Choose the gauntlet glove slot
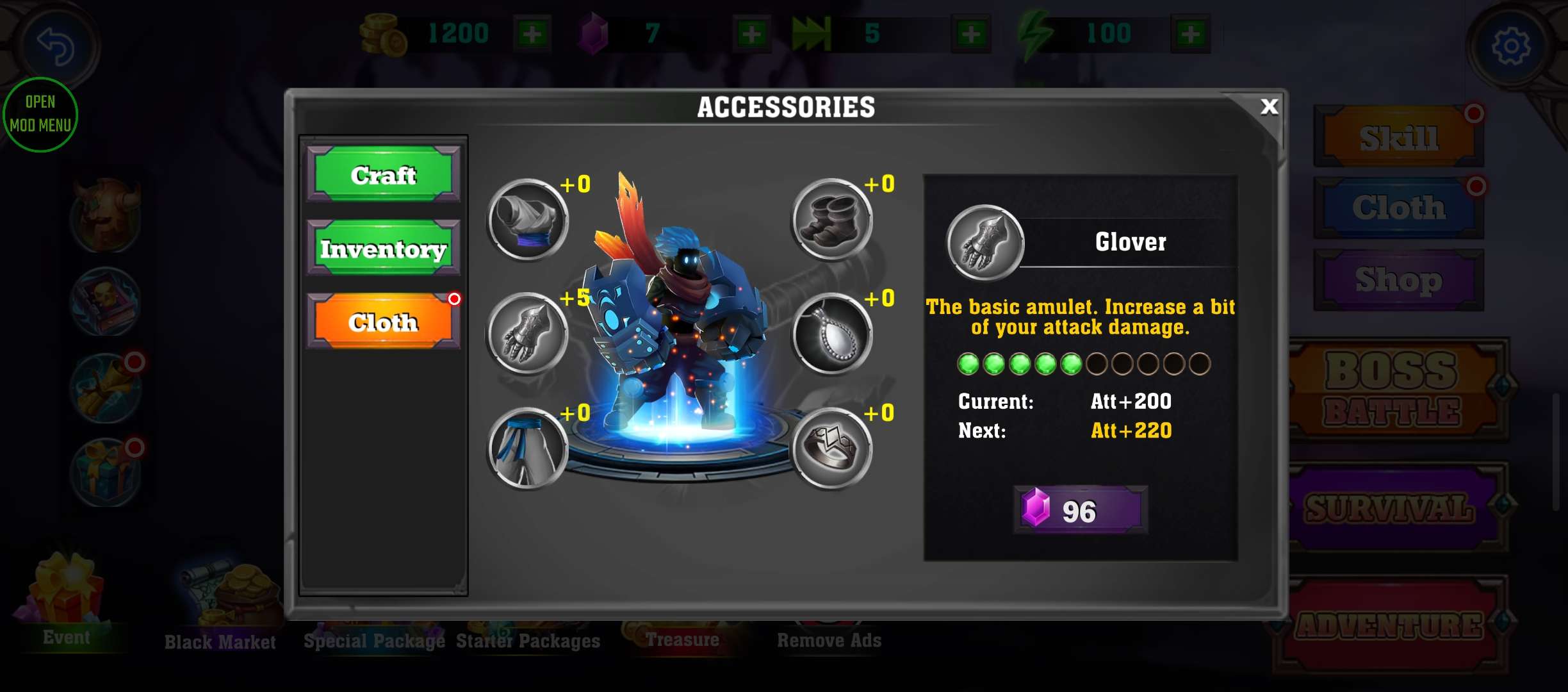This screenshot has width=1568, height=692. tap(527, 334)
